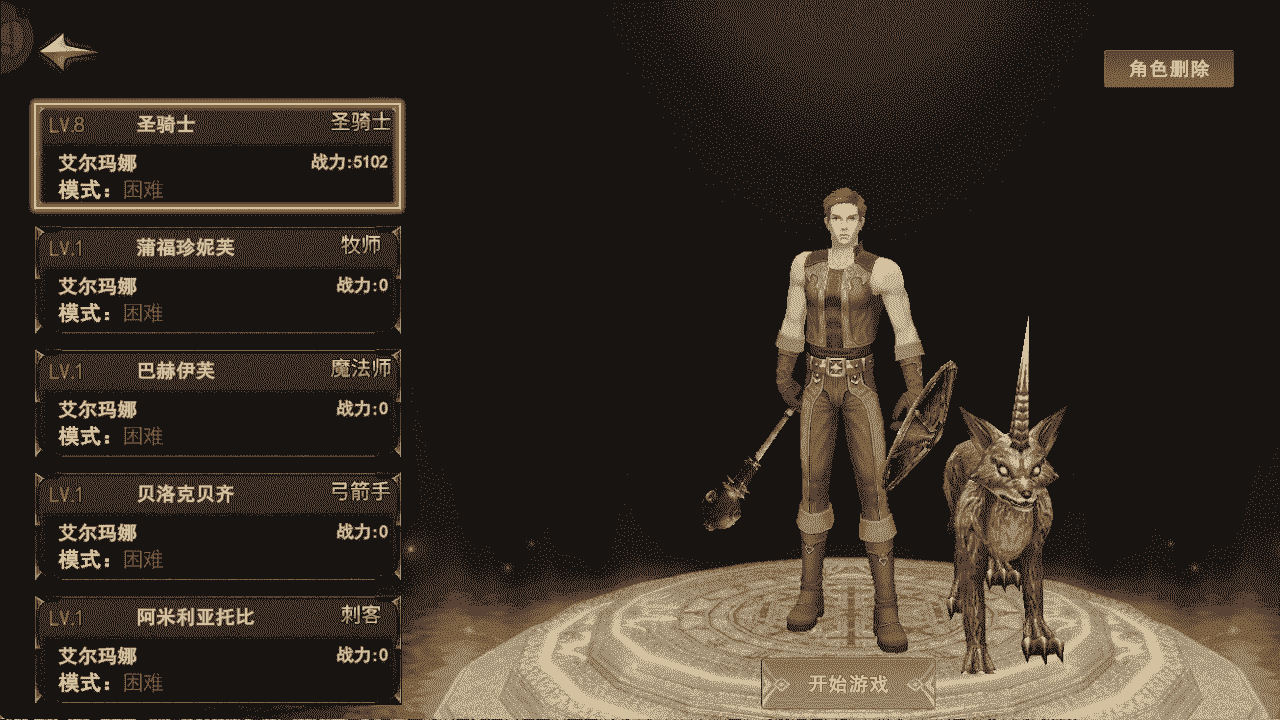Click the back arrow button
The image size is (1280, 720).
coord(68,51)
